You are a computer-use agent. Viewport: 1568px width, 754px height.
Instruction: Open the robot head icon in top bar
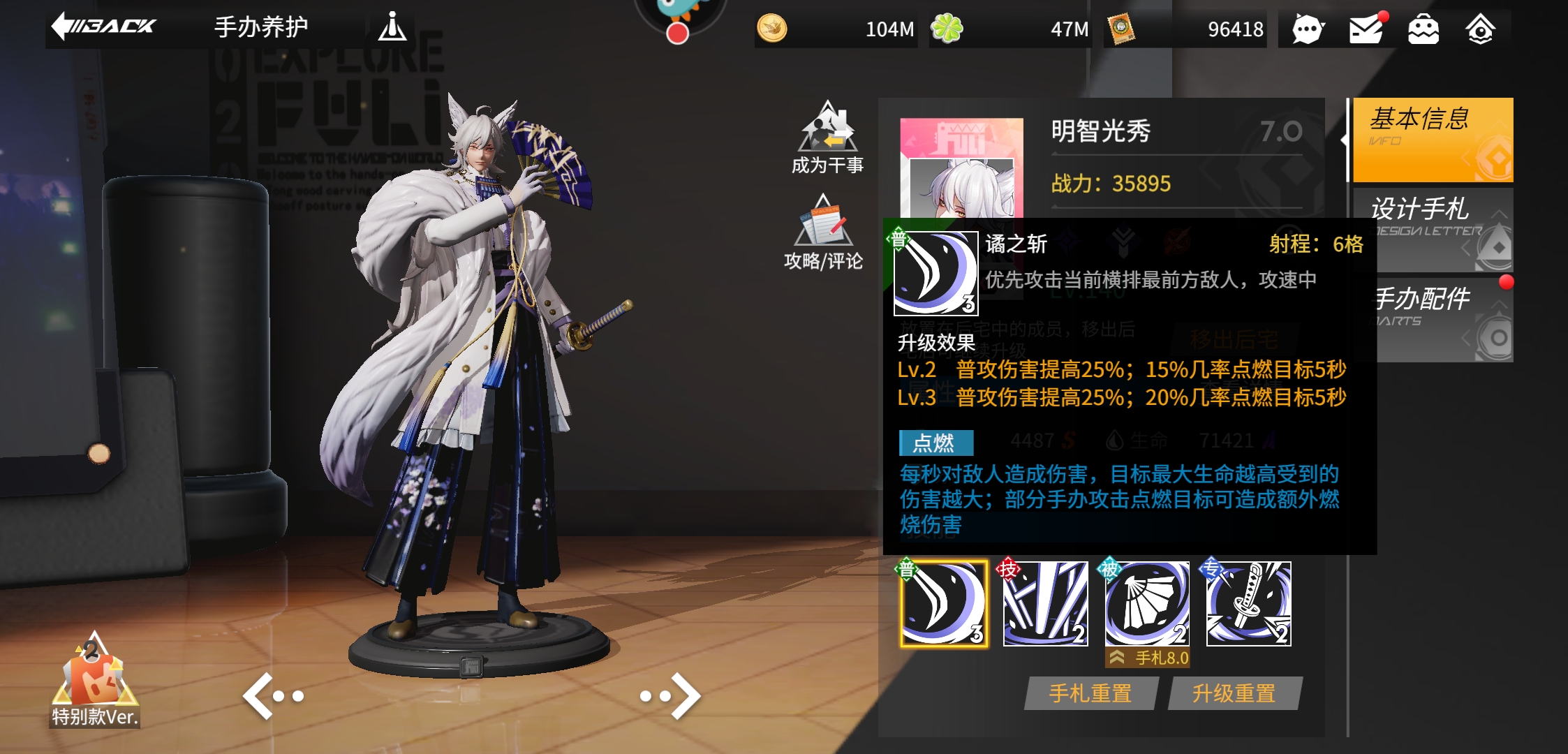(x=1423, y=29)
